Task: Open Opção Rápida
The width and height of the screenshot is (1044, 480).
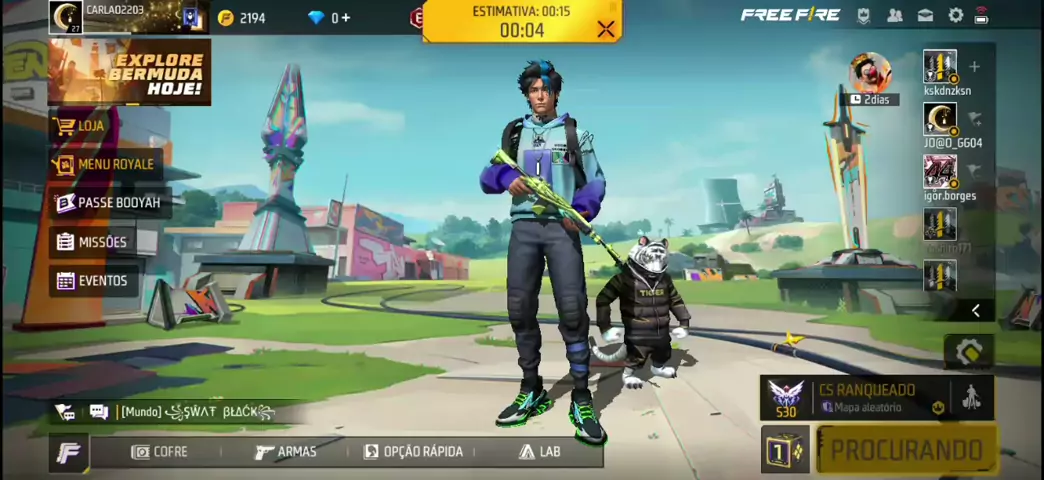Action: click(413, 452)
